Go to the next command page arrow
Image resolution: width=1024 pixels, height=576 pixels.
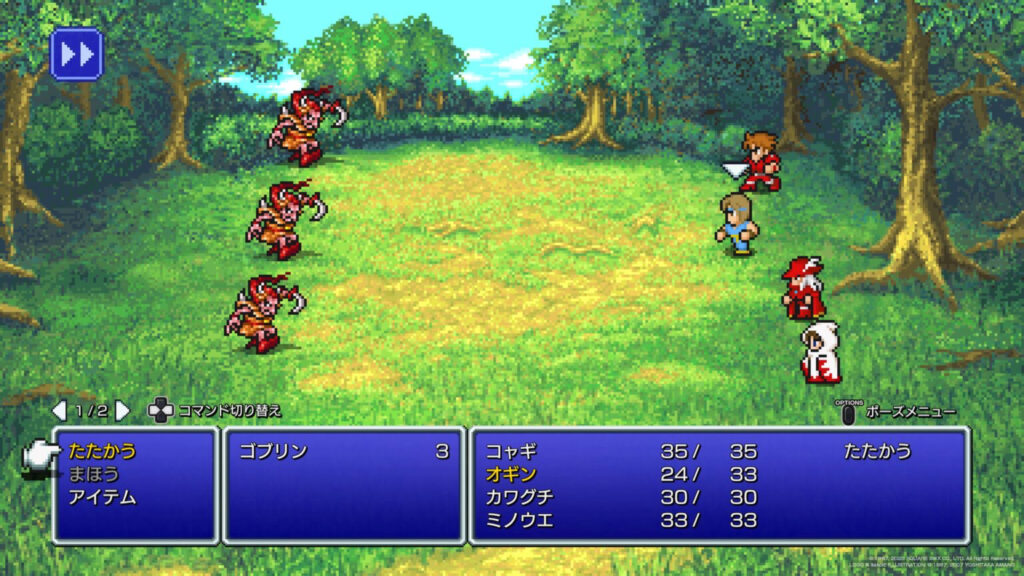[122, 411]
